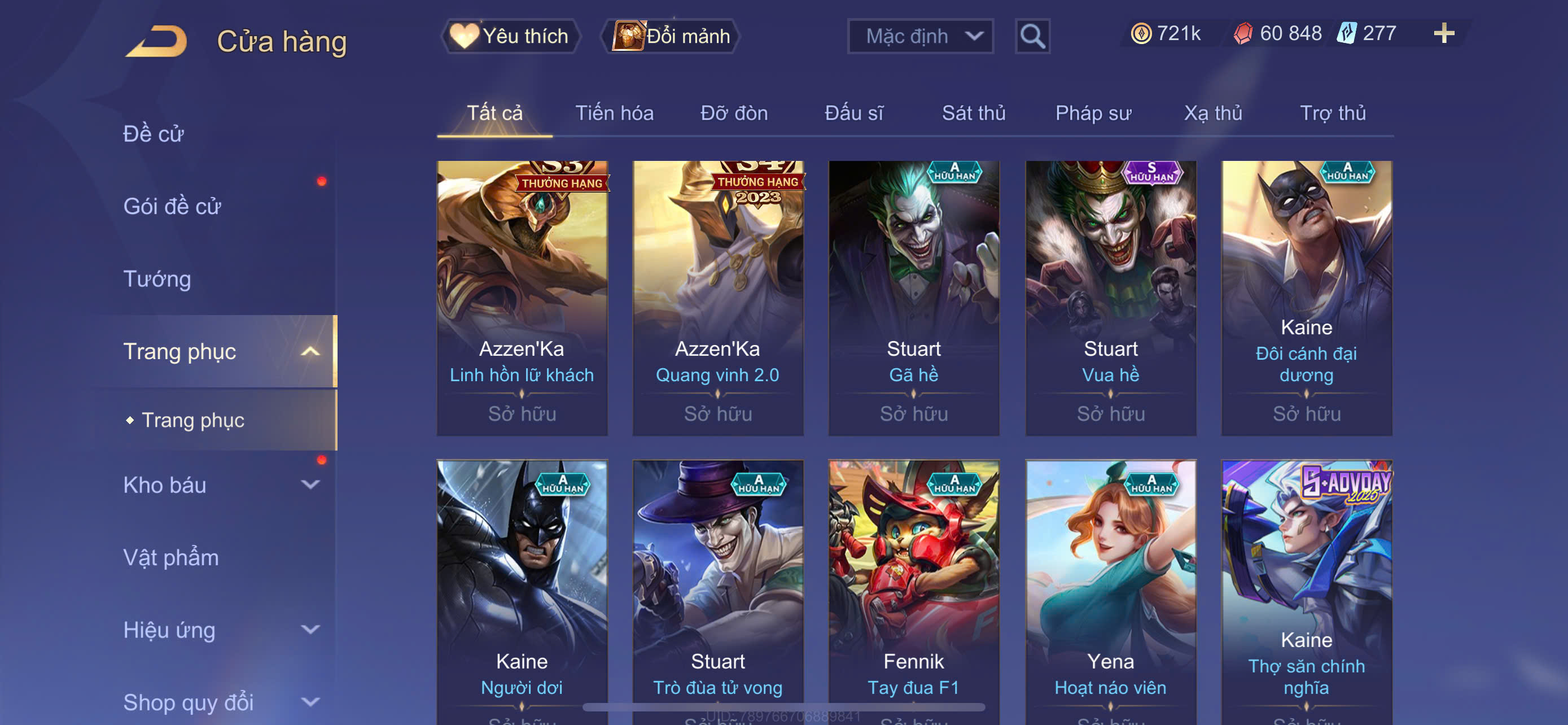Open the Gói đề cử section
1568x725 pixels.
[x=172, y=206]
